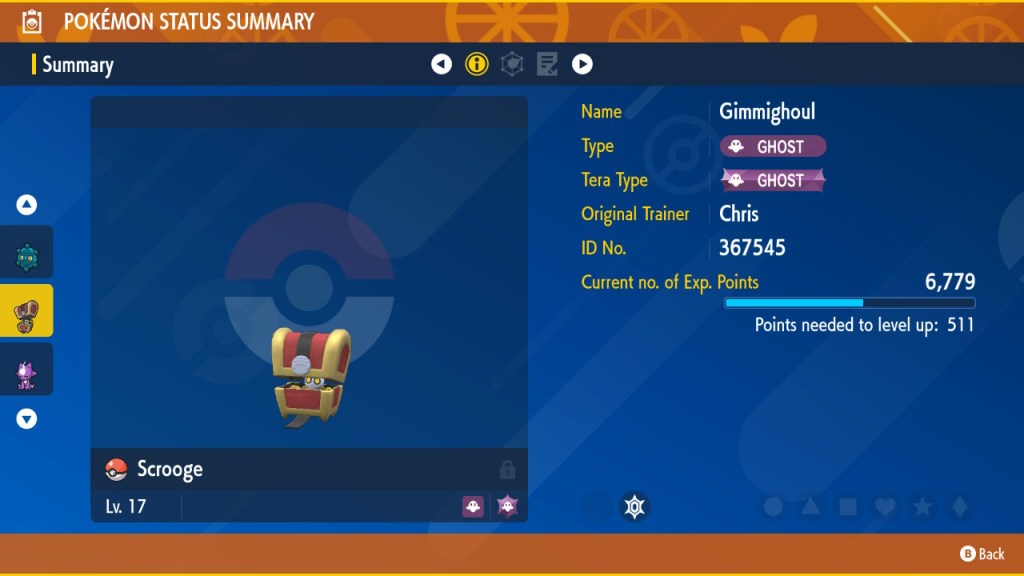Click the down arrow below the party list
Image resolution: width=1024 pixels, height=576 pixels.
tap(27, 419)
